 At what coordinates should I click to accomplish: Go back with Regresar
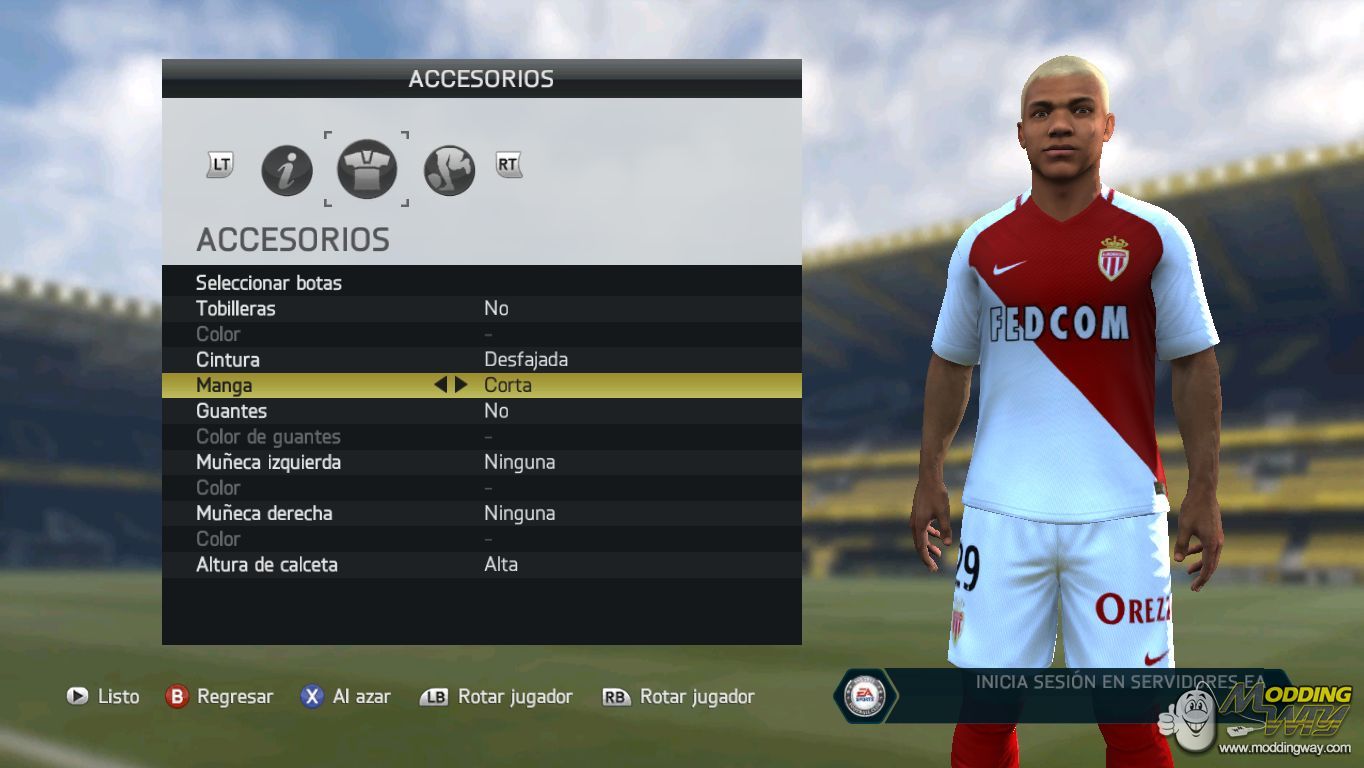[219, 697]
